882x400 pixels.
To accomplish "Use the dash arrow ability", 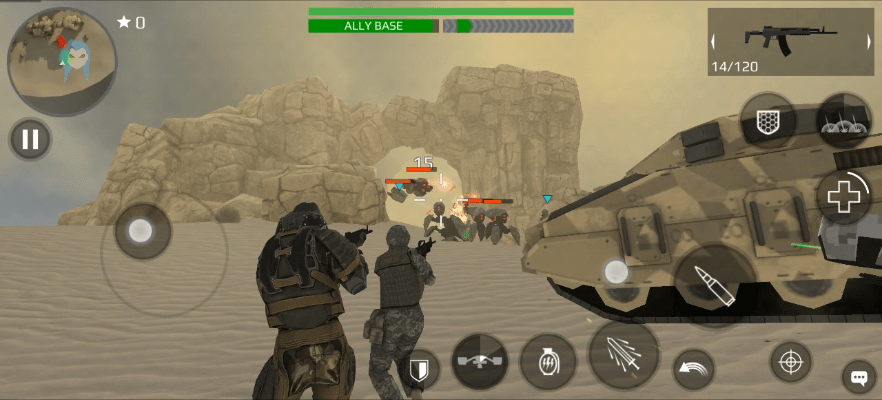I will click(694, 369).
